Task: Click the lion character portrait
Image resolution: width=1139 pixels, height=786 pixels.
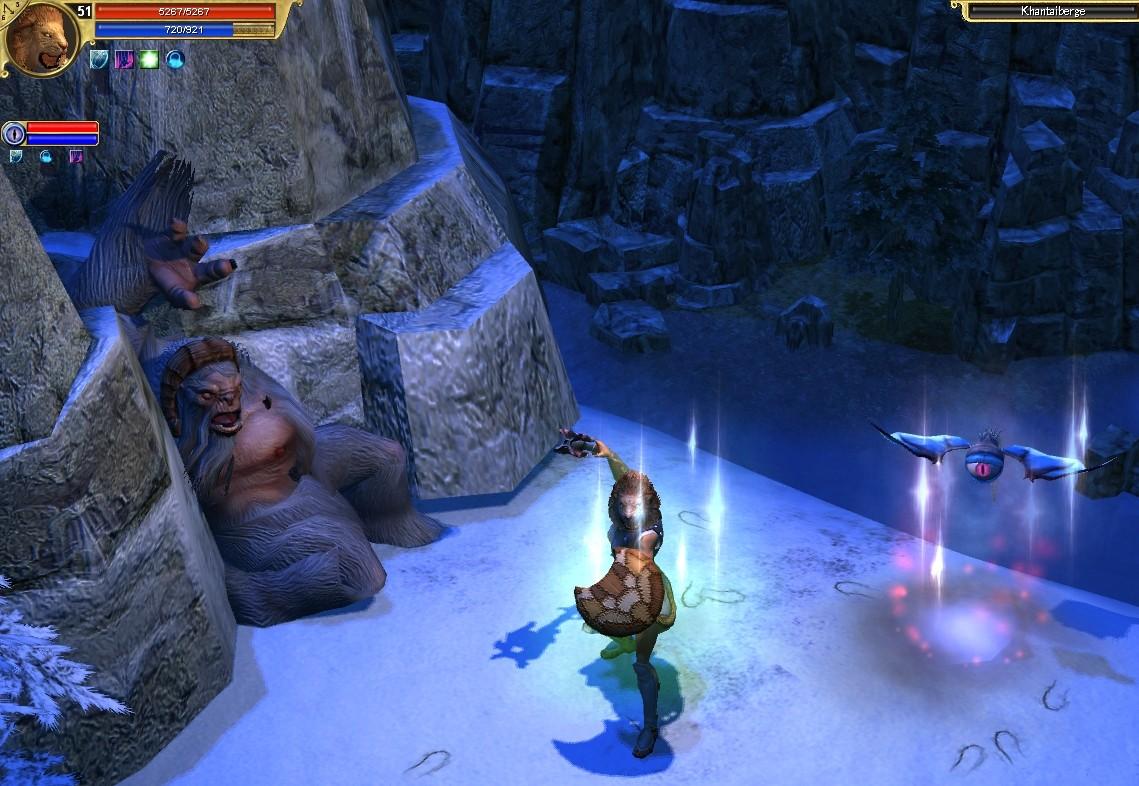Action: pyautogui.click(x=41, y=39)
